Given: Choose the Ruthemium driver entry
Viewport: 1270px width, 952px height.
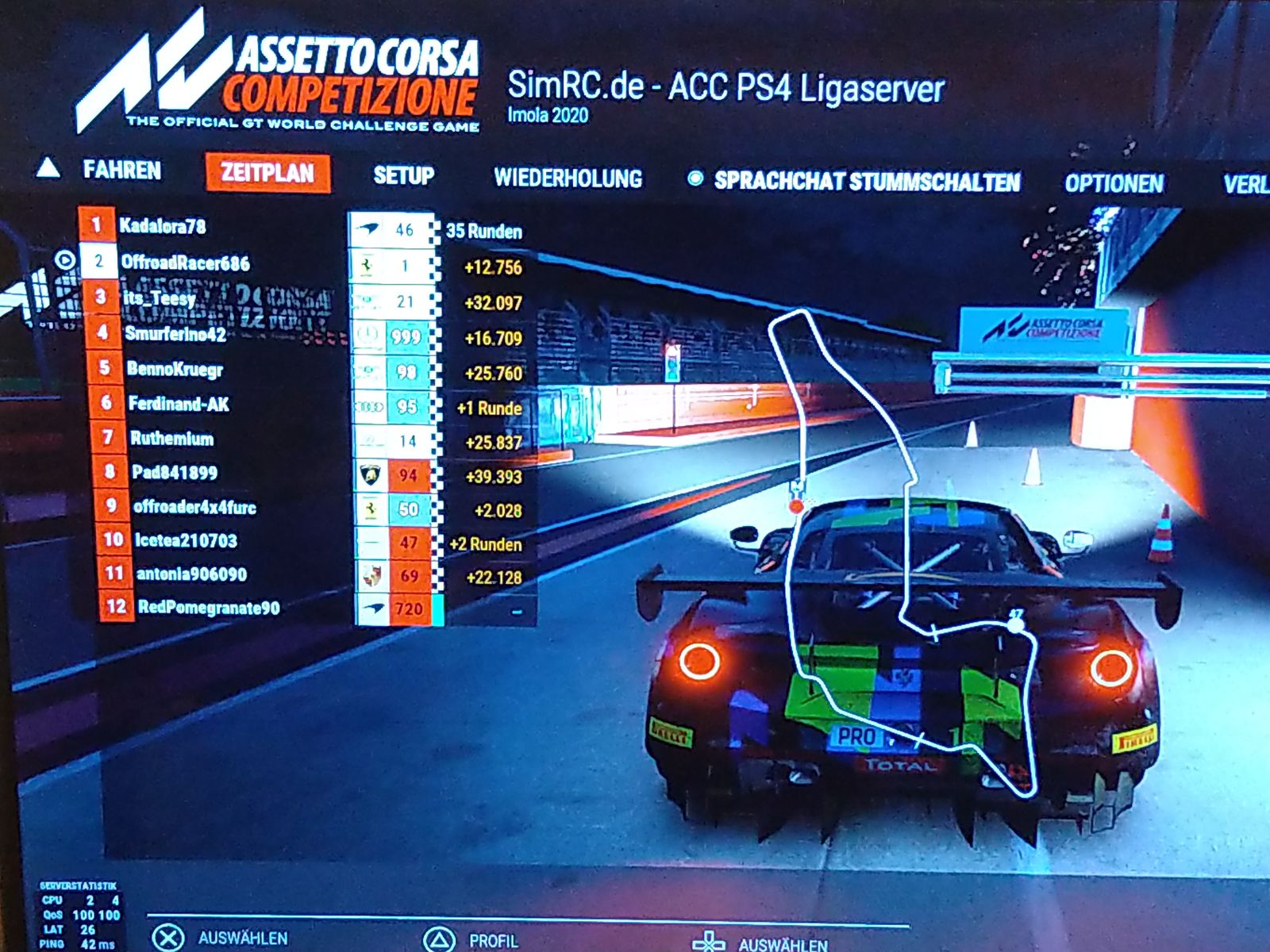Looking at the screenshot, I should 171,439.
